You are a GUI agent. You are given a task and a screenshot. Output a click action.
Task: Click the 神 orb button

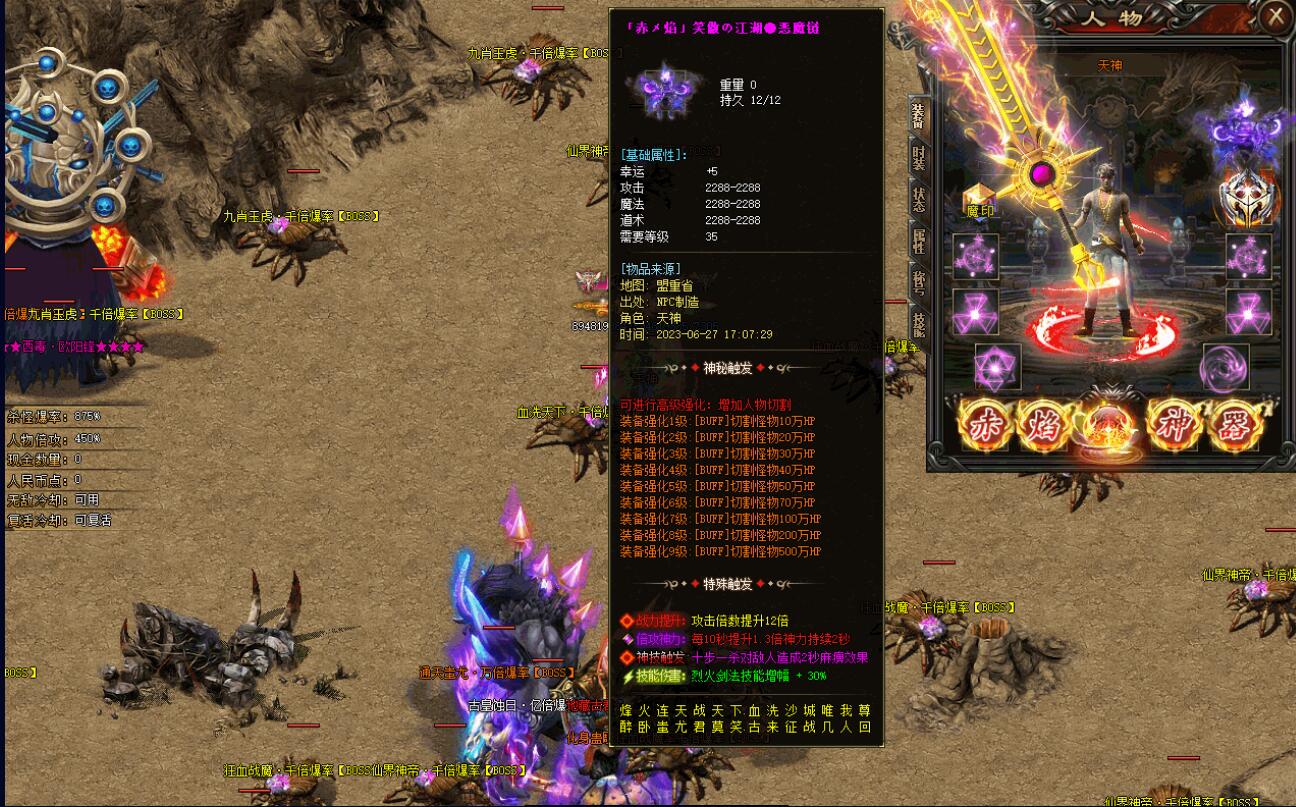click(1174, 427)
